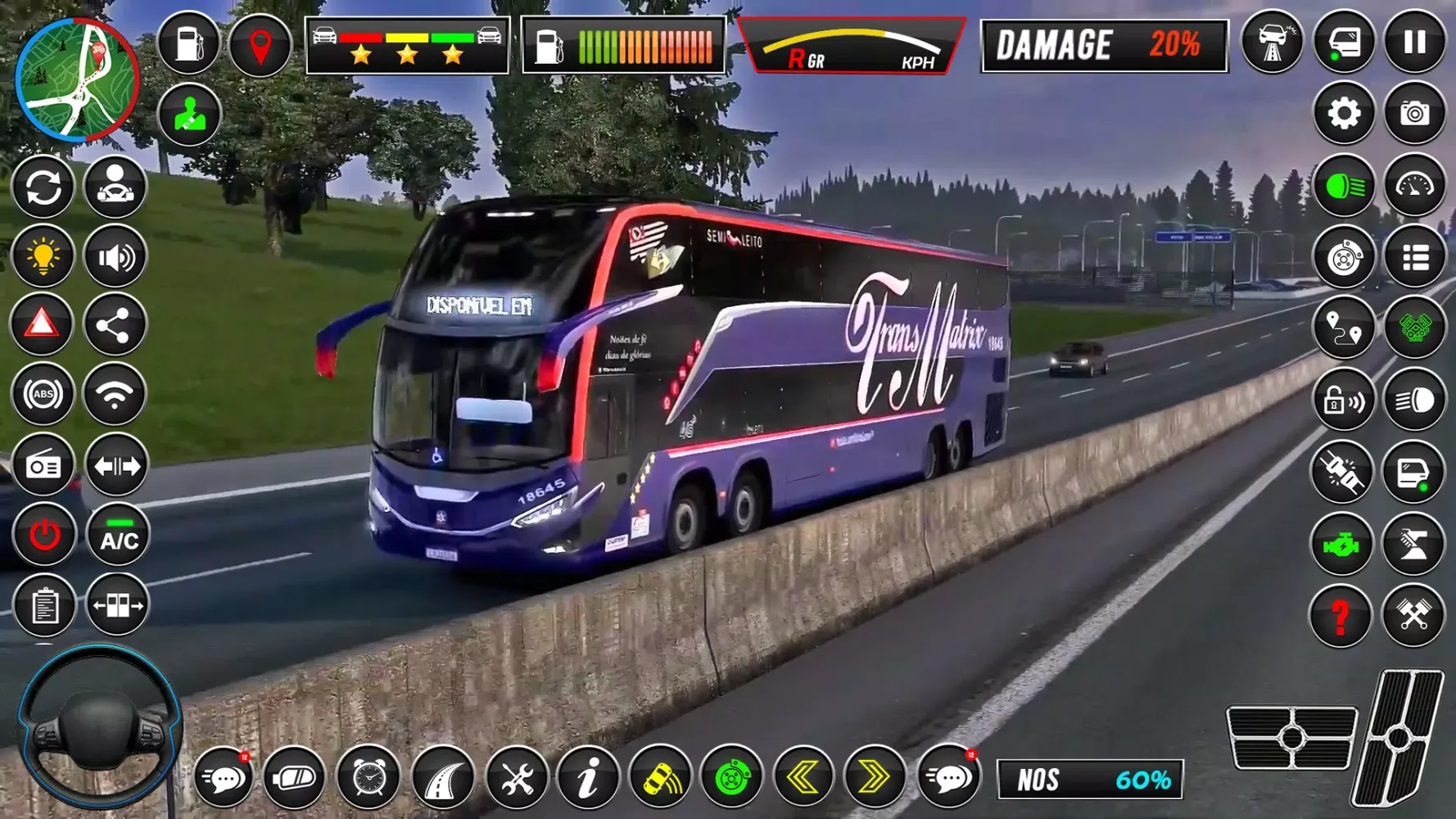The height and width of the screenshot is (819, 1456).
Task: Toggle the yellow light bulb icon
Action: tap(43, 257)
